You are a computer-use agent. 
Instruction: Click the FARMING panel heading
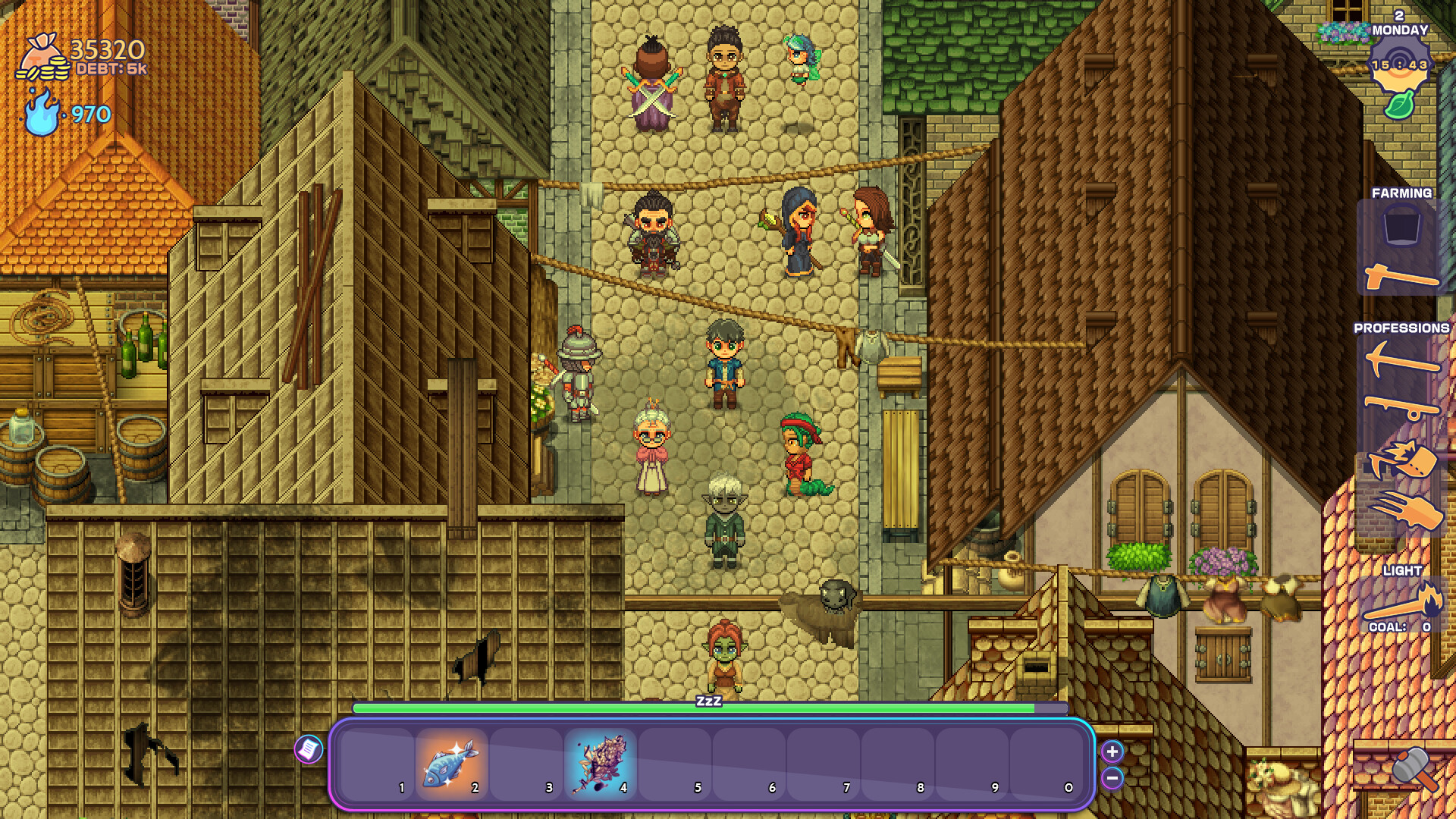point(1404,193)
